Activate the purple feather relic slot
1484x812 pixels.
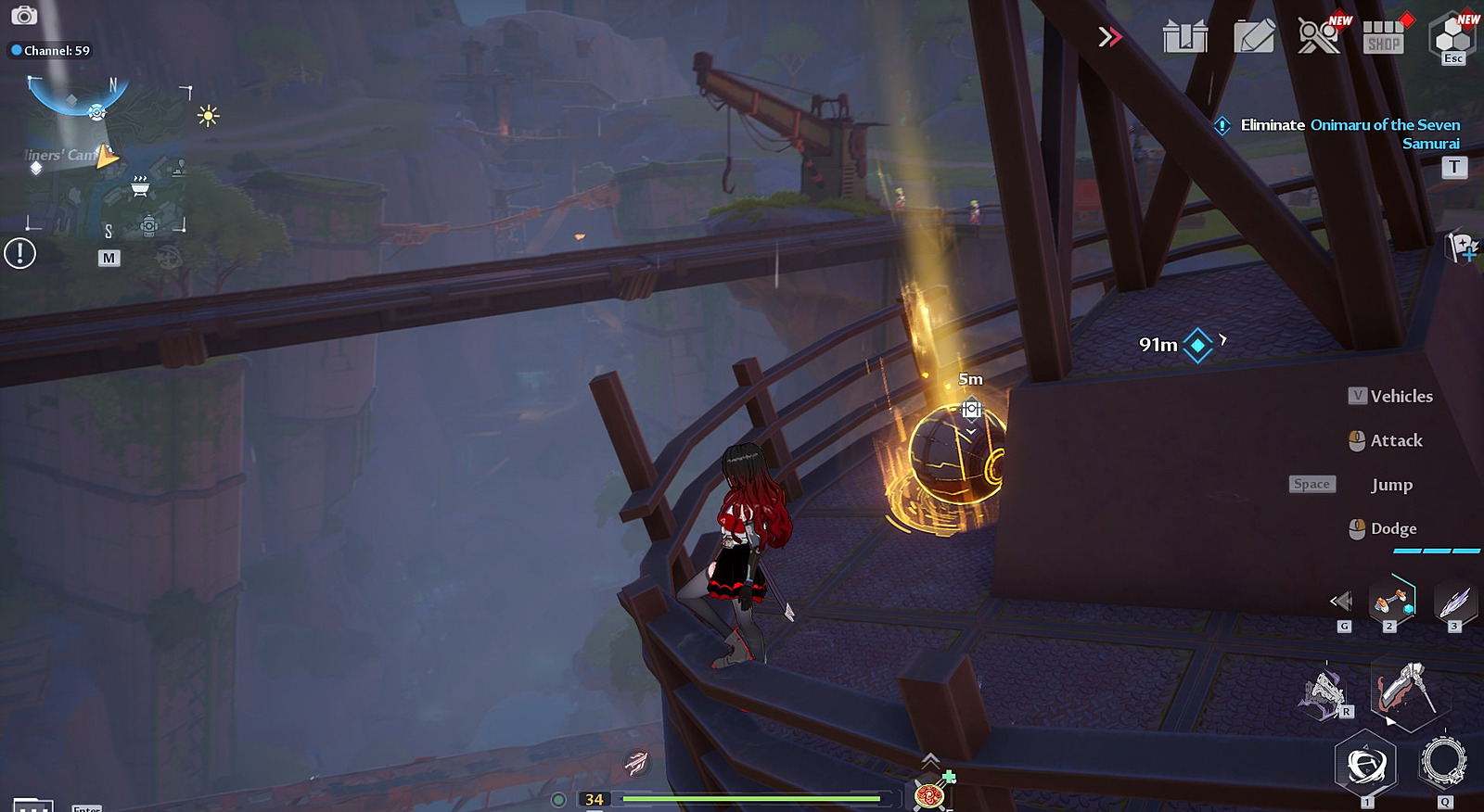tap(1453, 601)
